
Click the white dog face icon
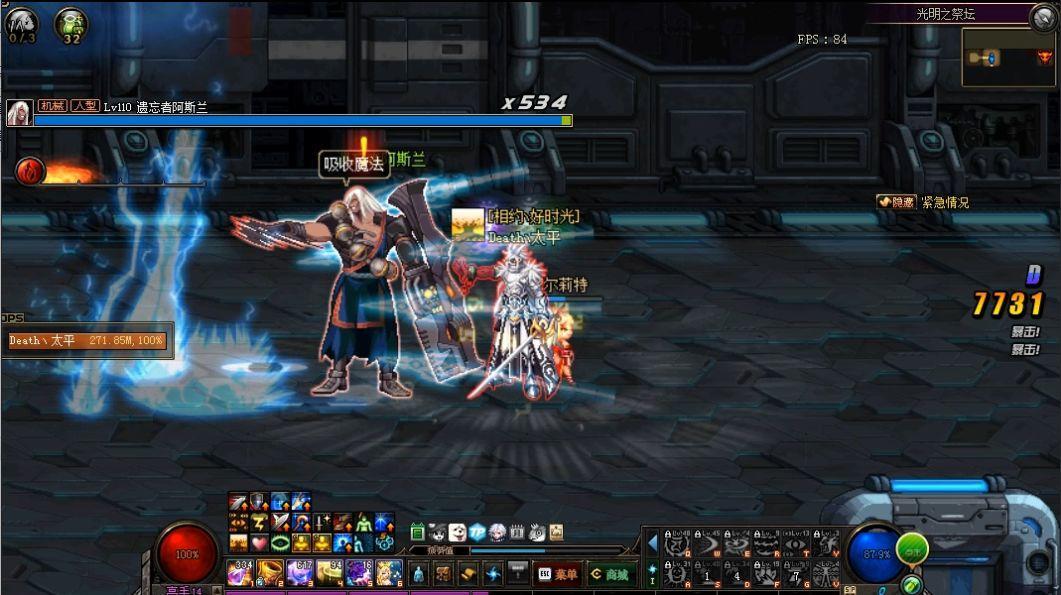[x=457, y=532]
